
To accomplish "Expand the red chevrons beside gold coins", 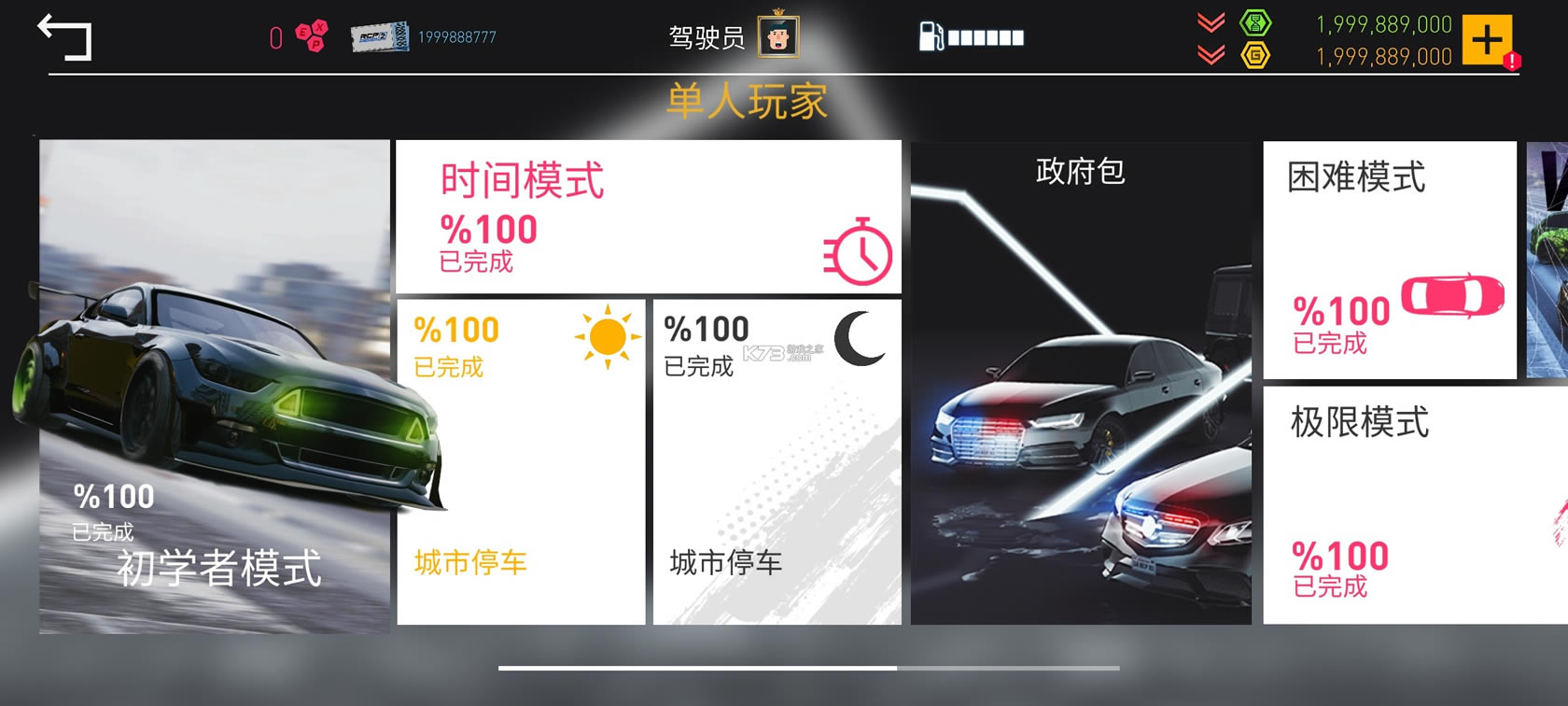I will coord(1210,55).
